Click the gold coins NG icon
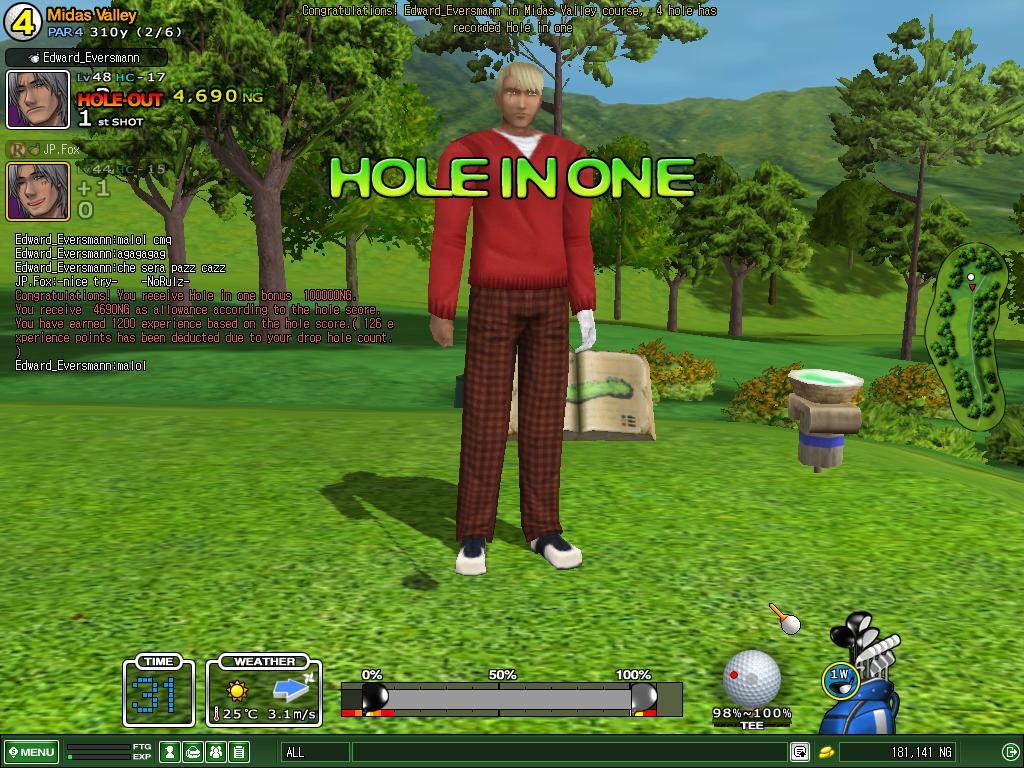Screen dimensions: 1024x768 (828, 752)
